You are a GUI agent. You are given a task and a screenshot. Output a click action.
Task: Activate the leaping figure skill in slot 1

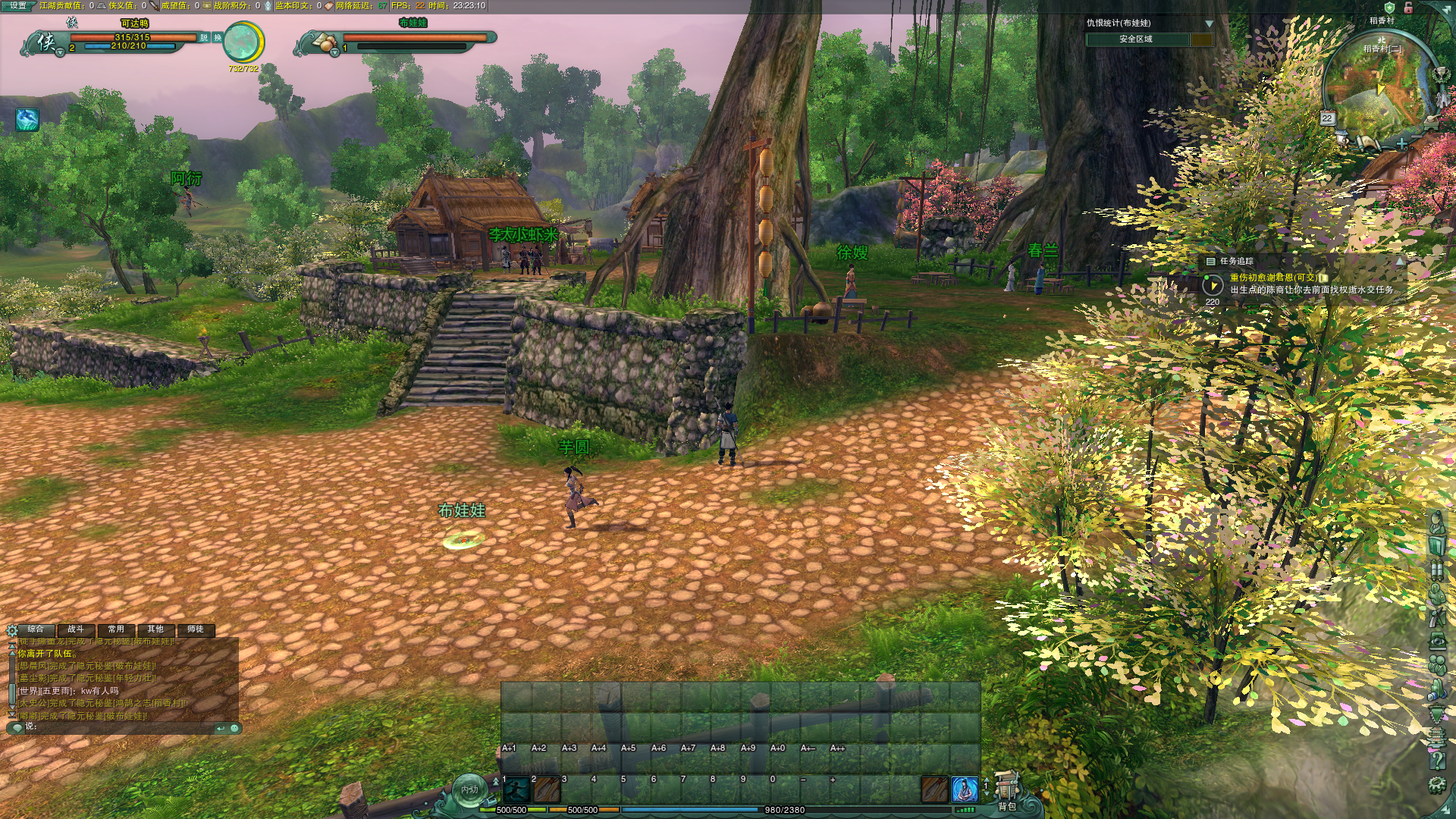pyautogui.click(x=516, y=790)
